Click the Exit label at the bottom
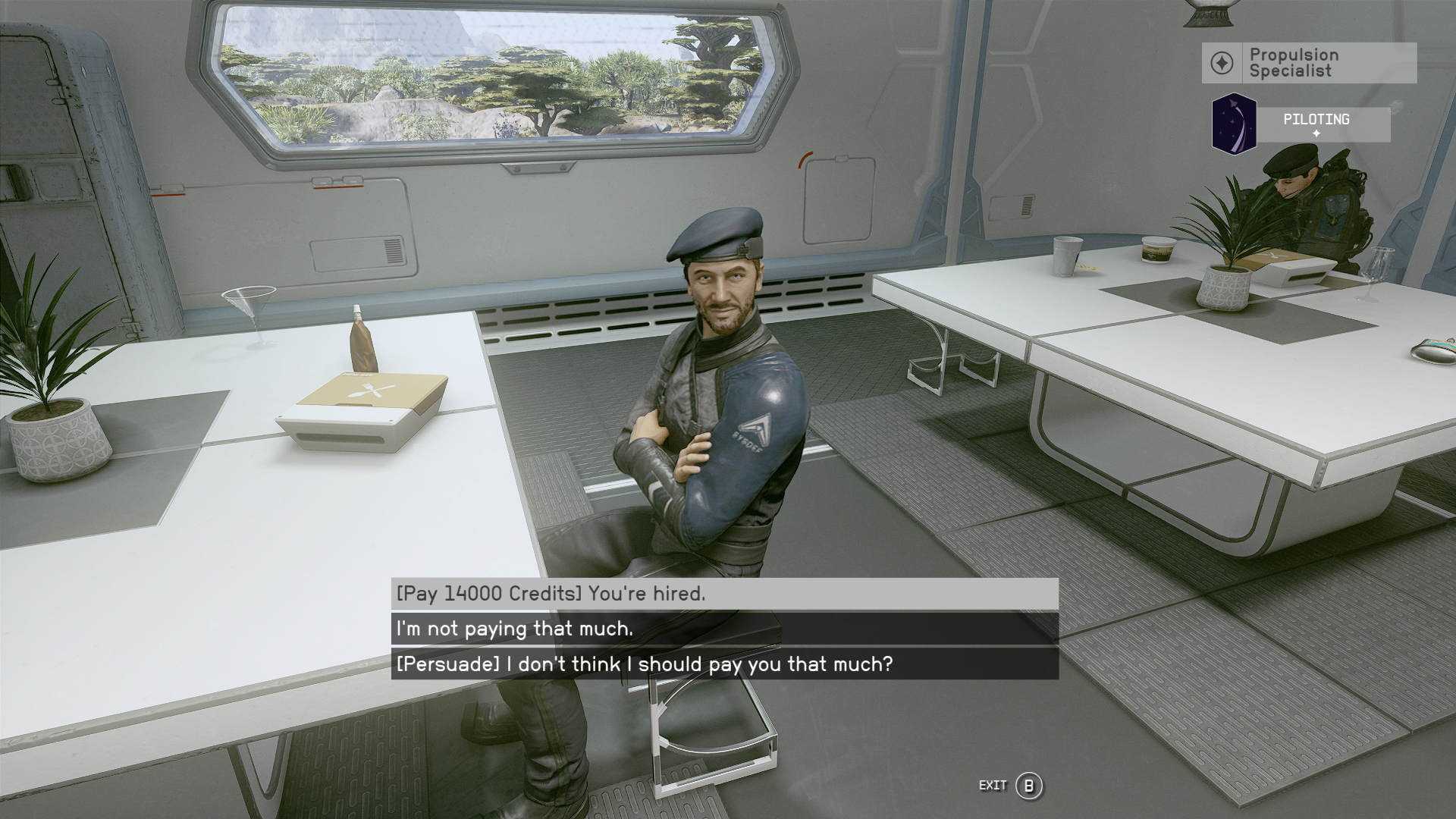The width and height of the screenshot is (1456, 819). [x=993, y=786]
